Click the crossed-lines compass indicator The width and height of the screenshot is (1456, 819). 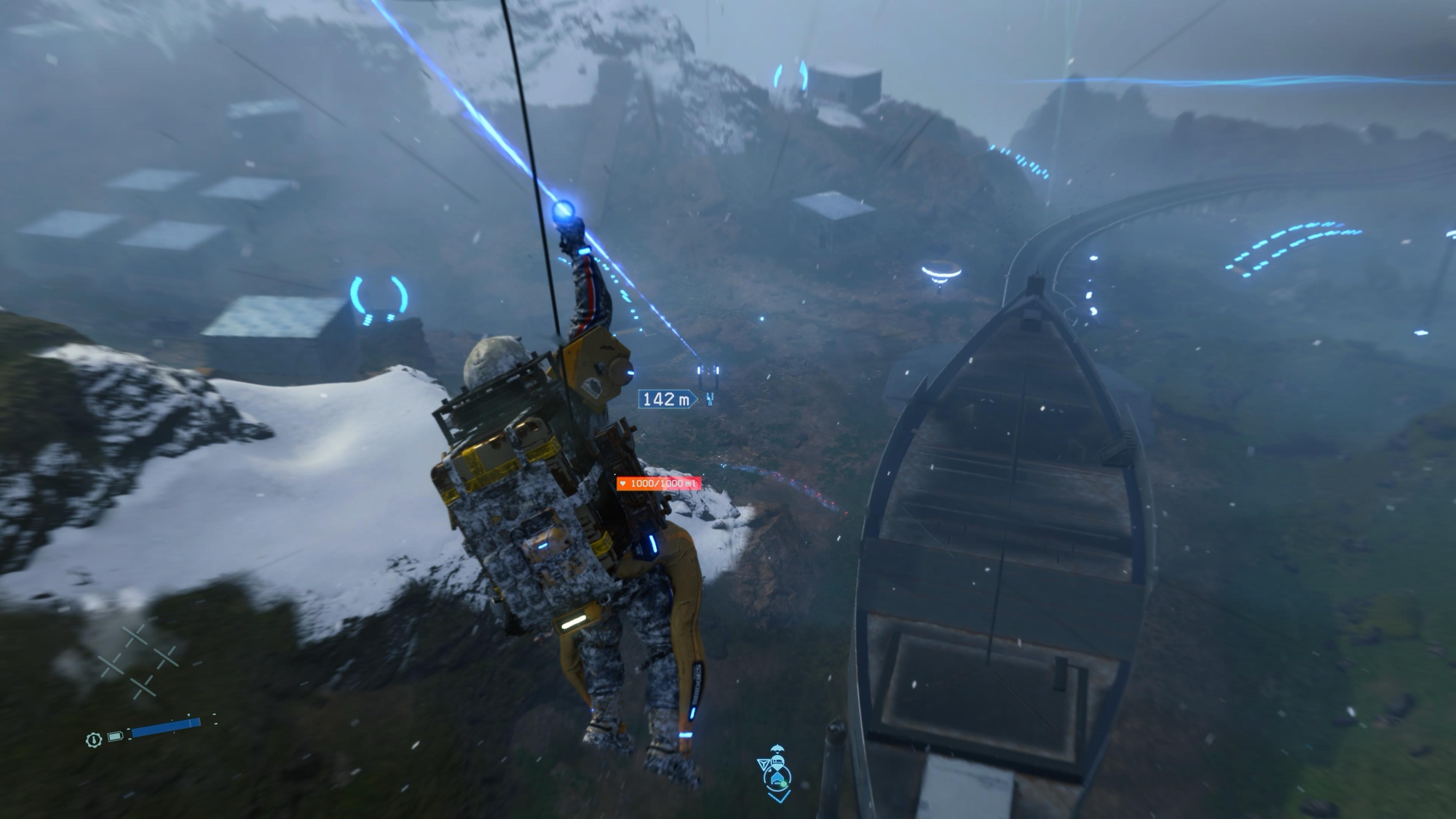pos(138,661)
